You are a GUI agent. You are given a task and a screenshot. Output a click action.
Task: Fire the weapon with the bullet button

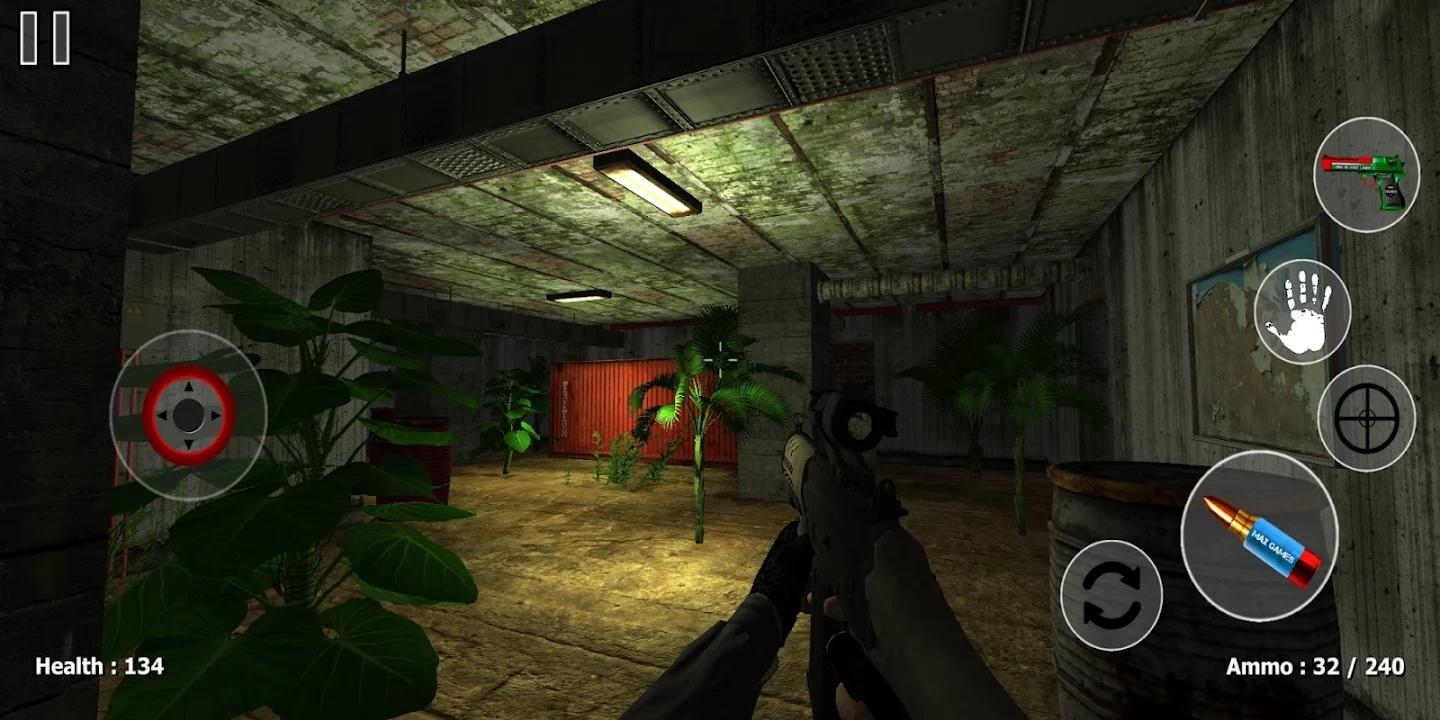pos(1259,535)
